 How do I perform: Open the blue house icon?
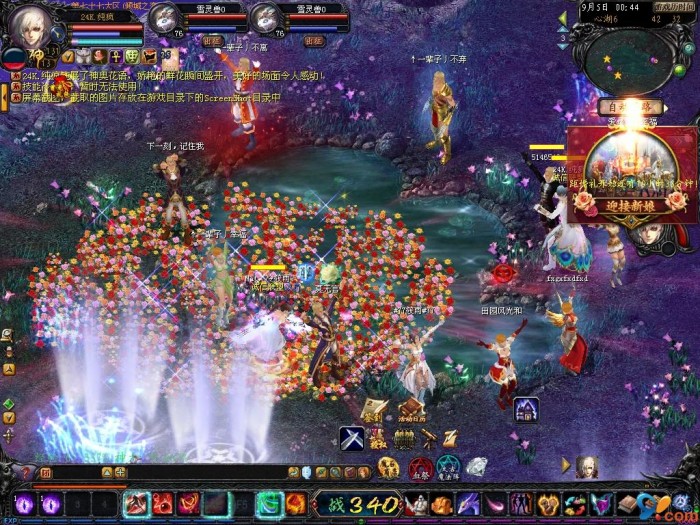tap(527, 408)
